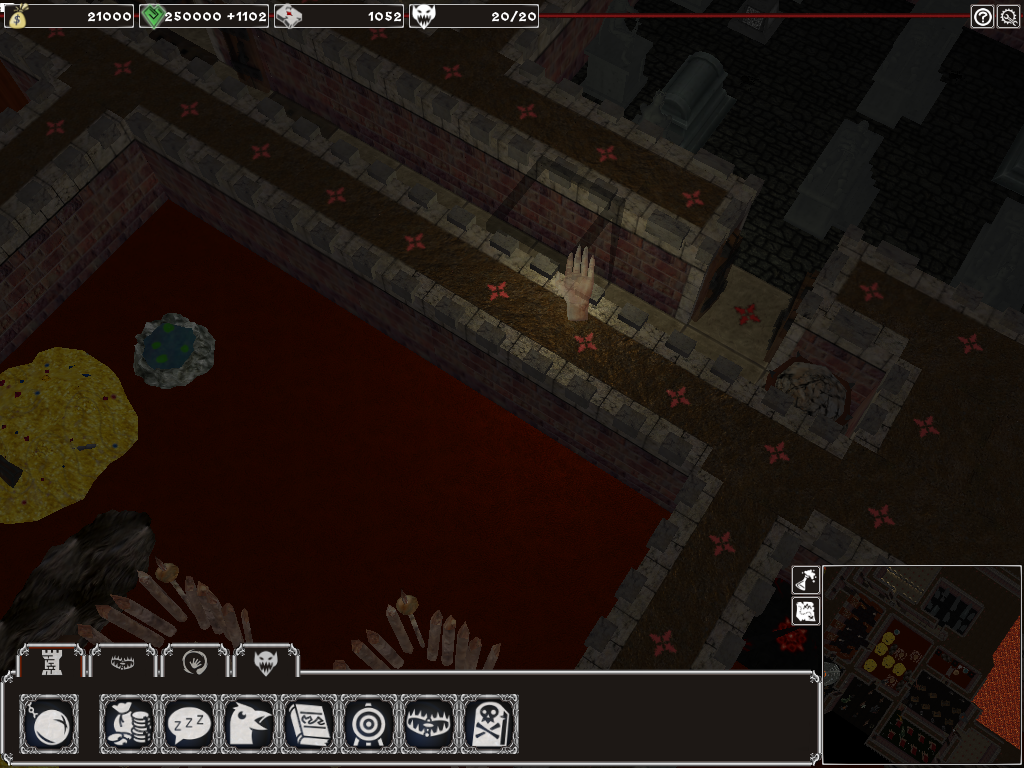Open the settings gear and wrench button
Image resolution: width=1024 pixels, height=768 pixels.
(x=1008, y=16)
